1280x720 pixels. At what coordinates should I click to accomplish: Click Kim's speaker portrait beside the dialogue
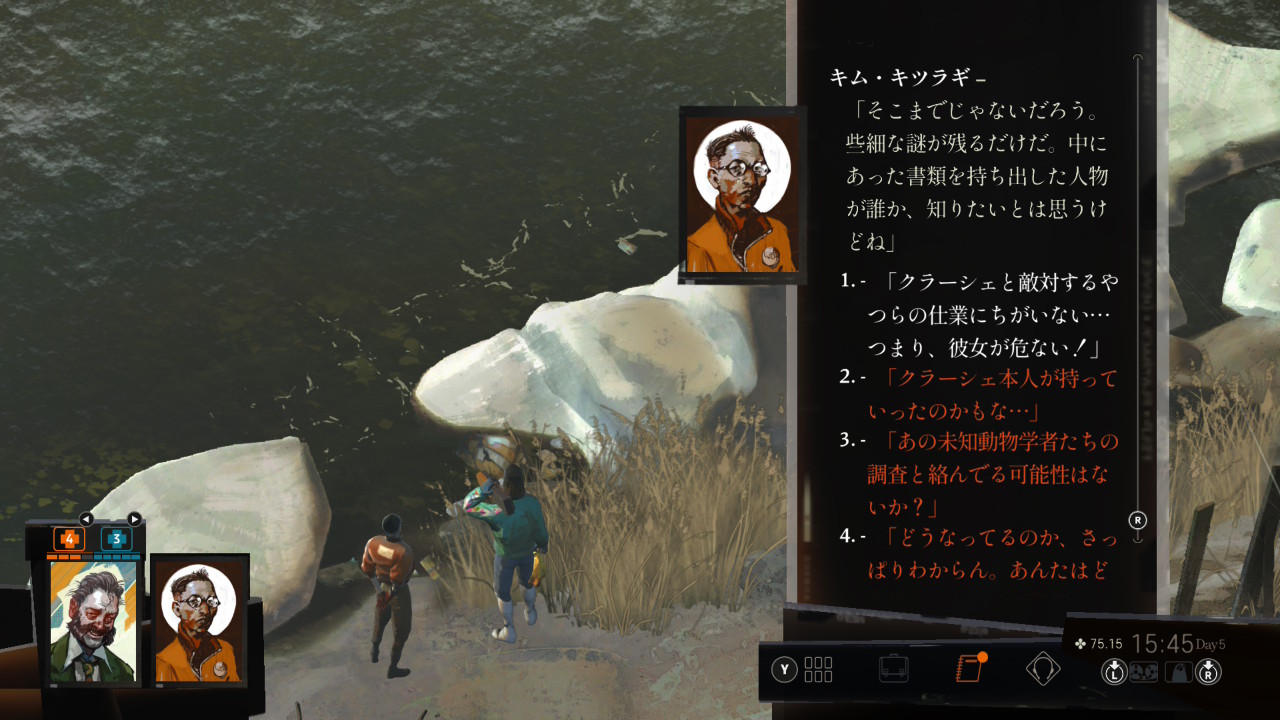(x=742, y=195)
